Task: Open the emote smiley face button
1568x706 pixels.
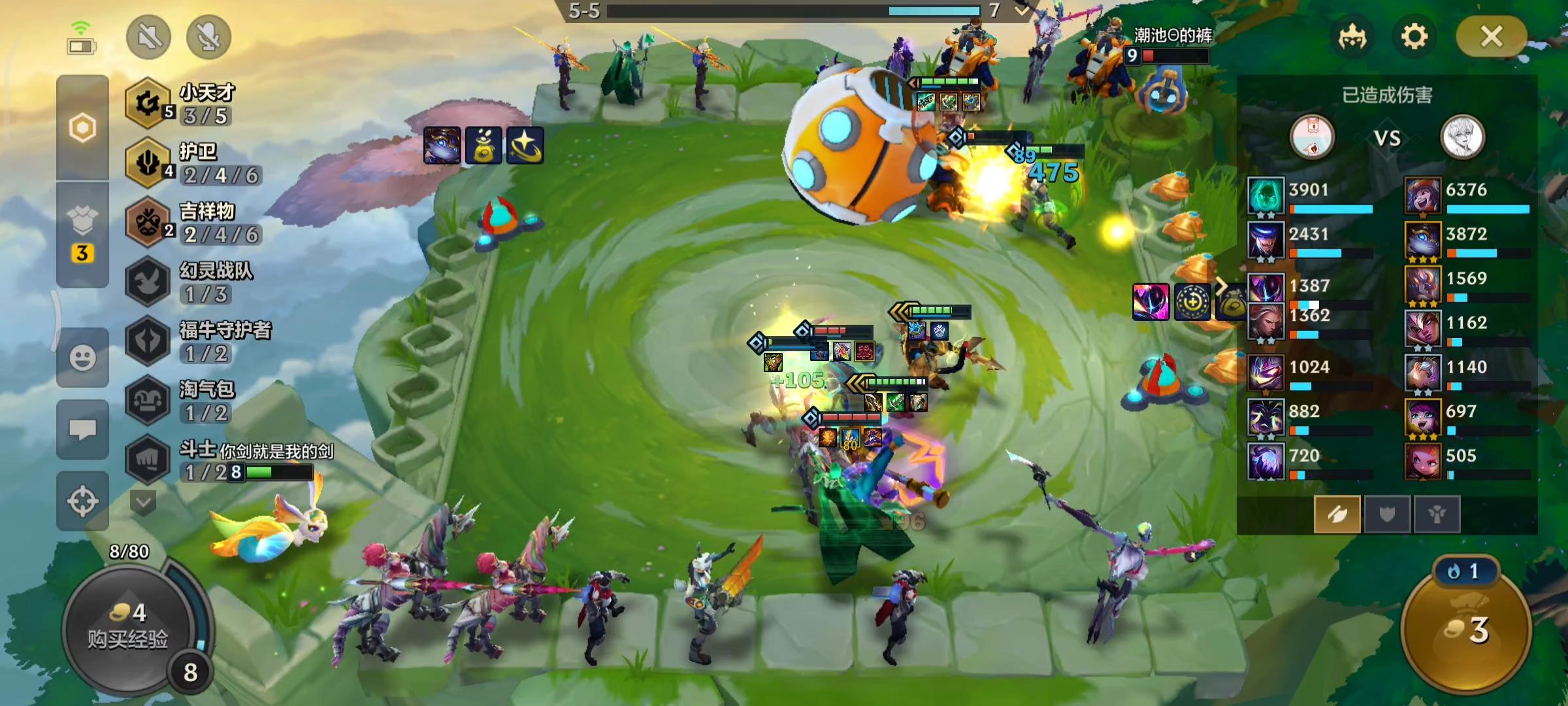Action: (x=82, y=358)
